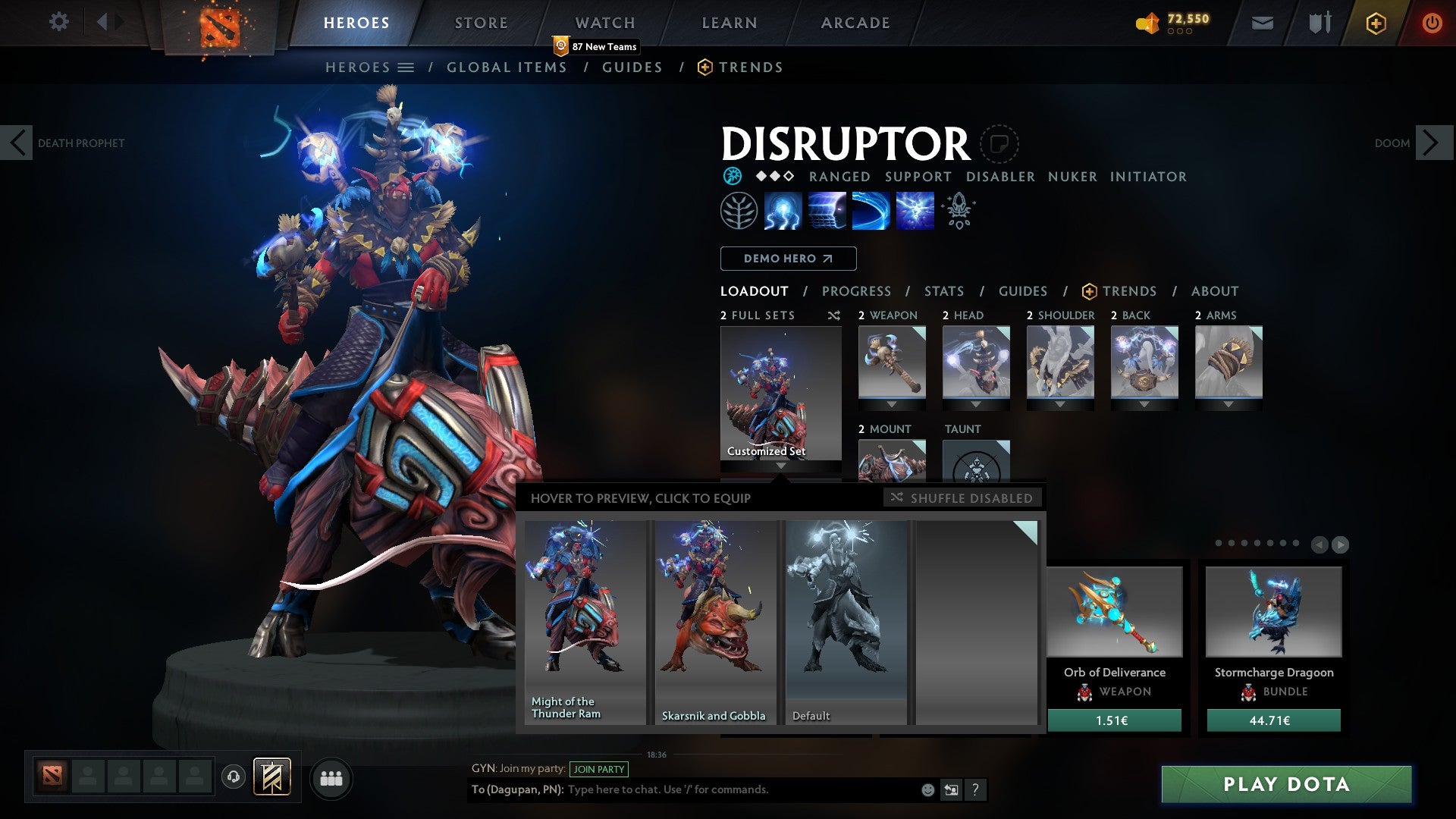Expand the Weapon slot dropdown arrow
1456x819 pixels.
click(x=891, y=404)
